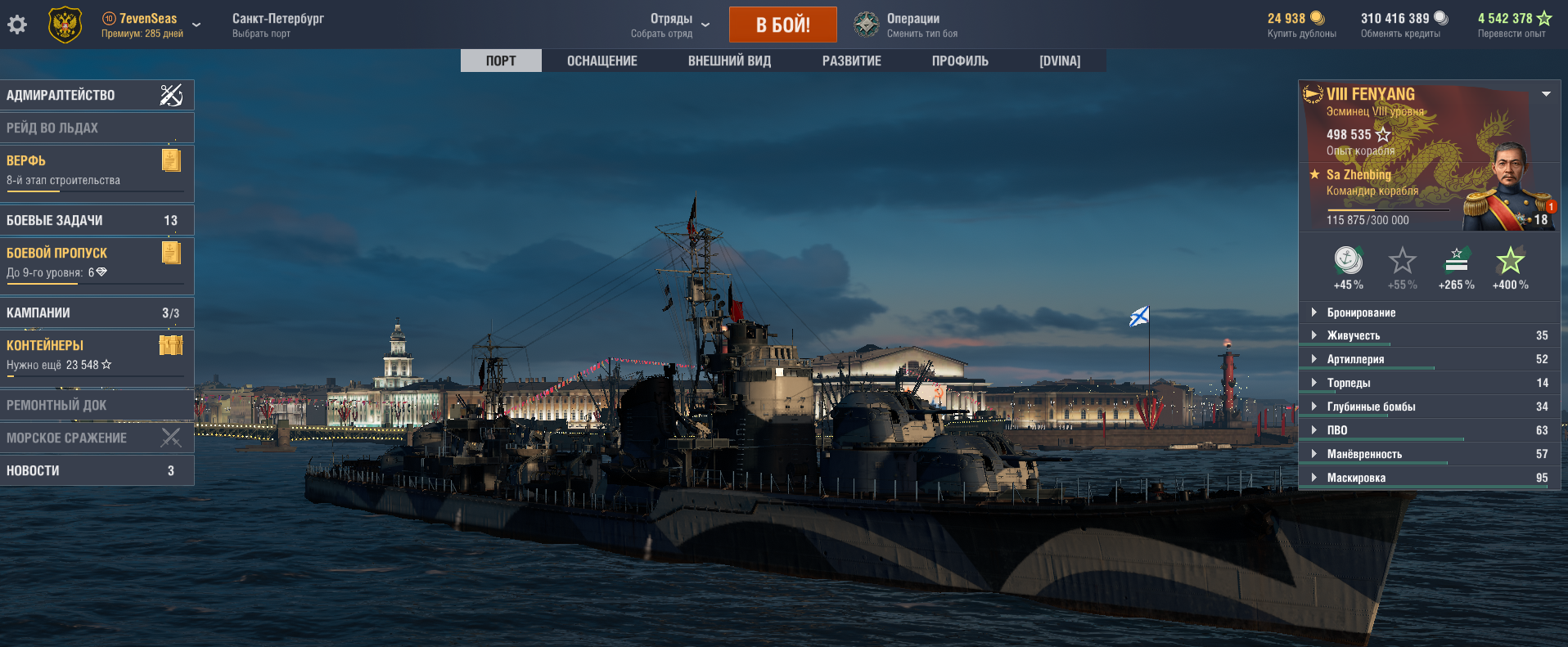Screen dimensions: 1568x647
Task: Change battle type via Операции selector
Action: click(x=912, y=25)
